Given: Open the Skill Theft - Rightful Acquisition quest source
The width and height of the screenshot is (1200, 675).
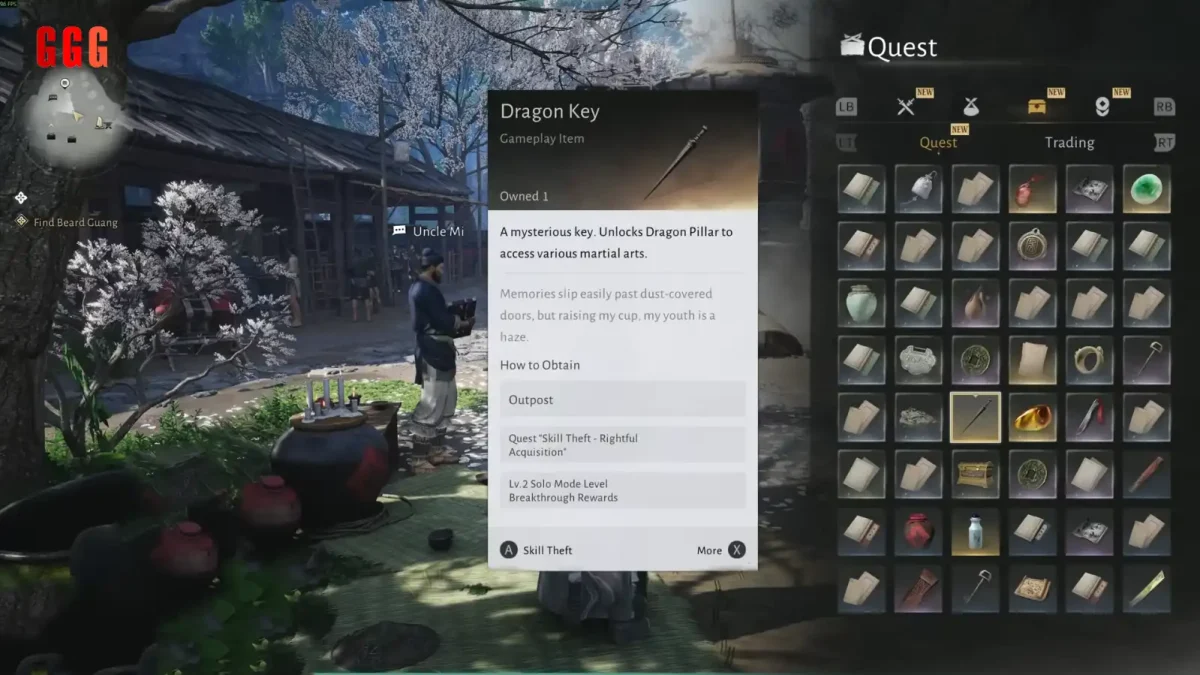Looking at the screenshot, I should tap(622, 445).
